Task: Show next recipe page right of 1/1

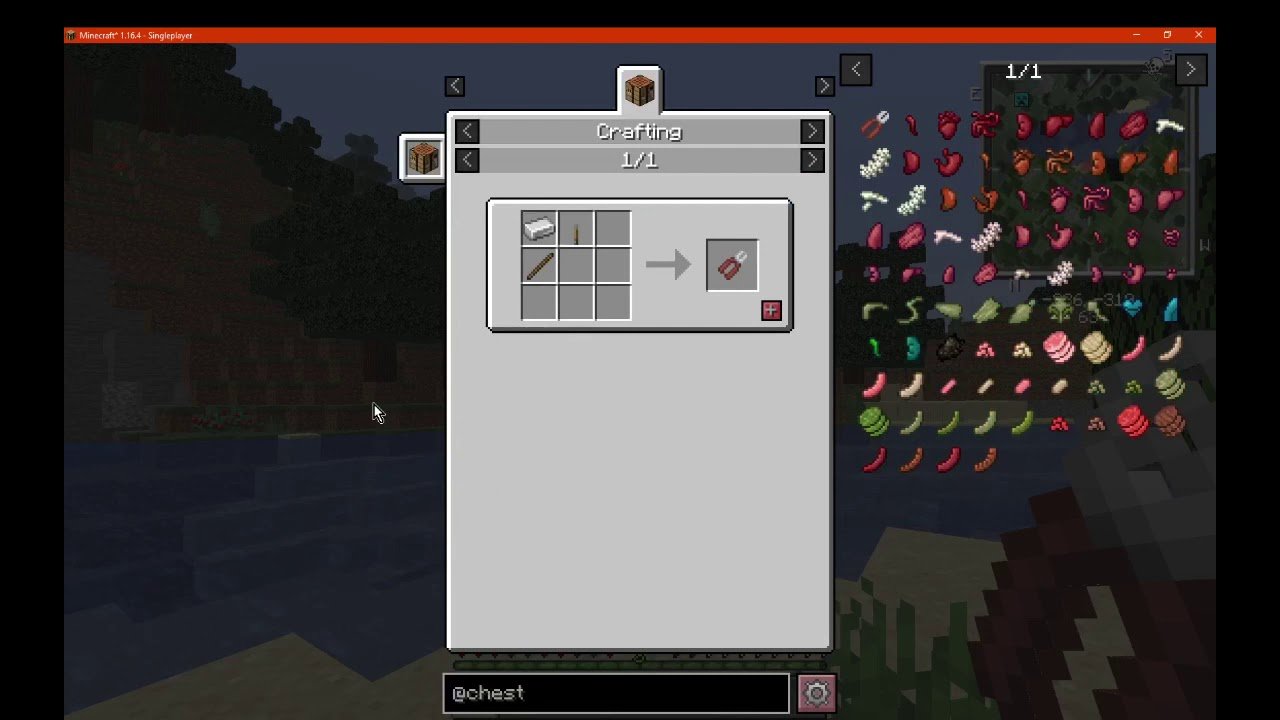Action: [812, 160]
